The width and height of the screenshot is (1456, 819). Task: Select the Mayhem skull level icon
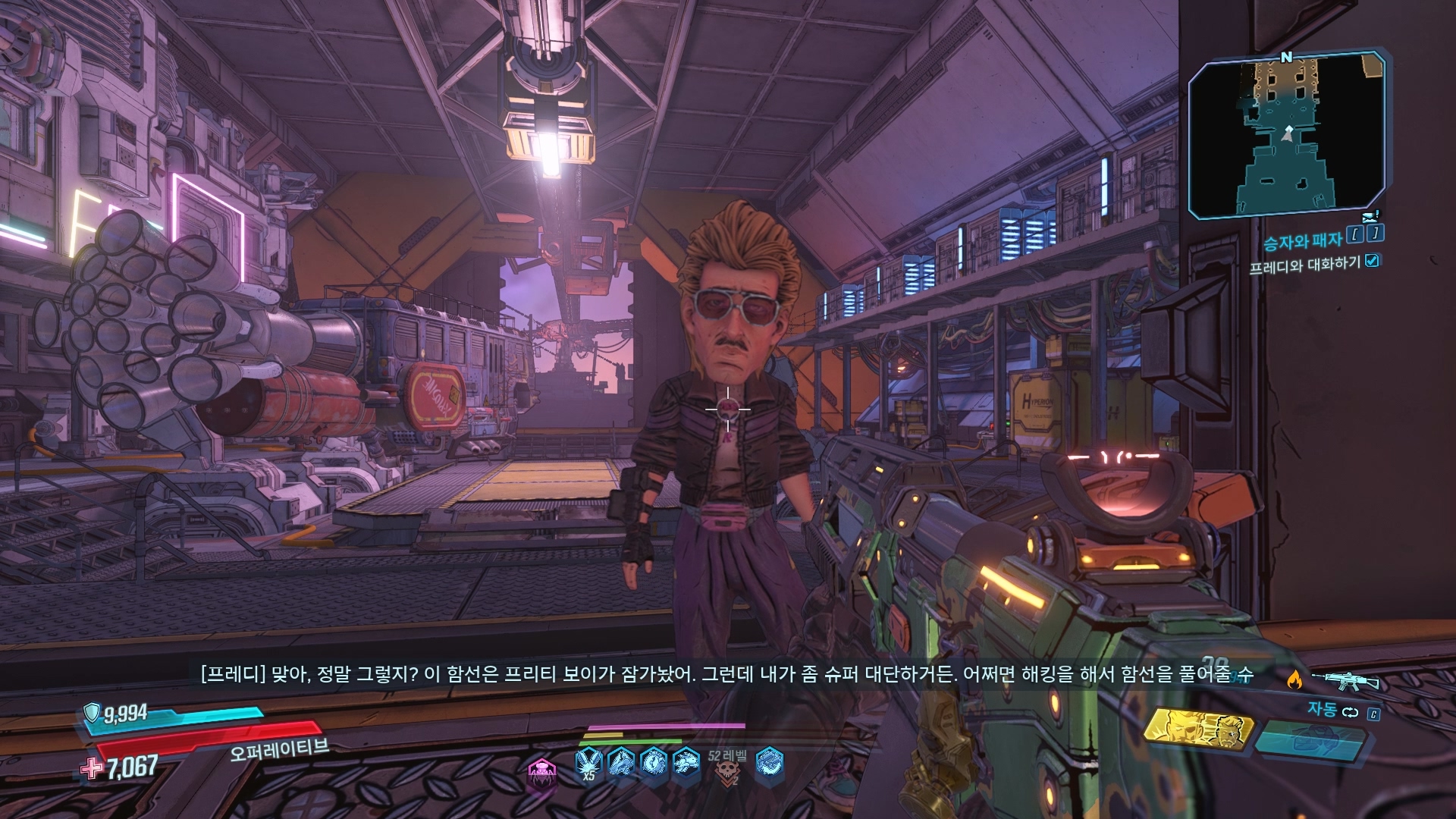point(728,770)
